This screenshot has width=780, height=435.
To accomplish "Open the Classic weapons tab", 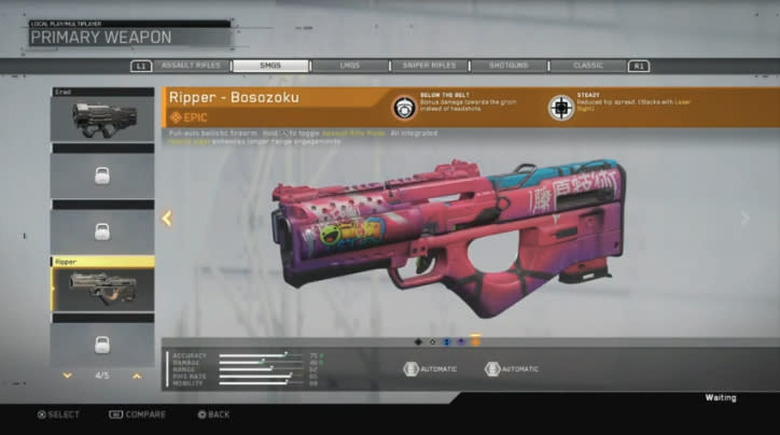I will (587, 66).
